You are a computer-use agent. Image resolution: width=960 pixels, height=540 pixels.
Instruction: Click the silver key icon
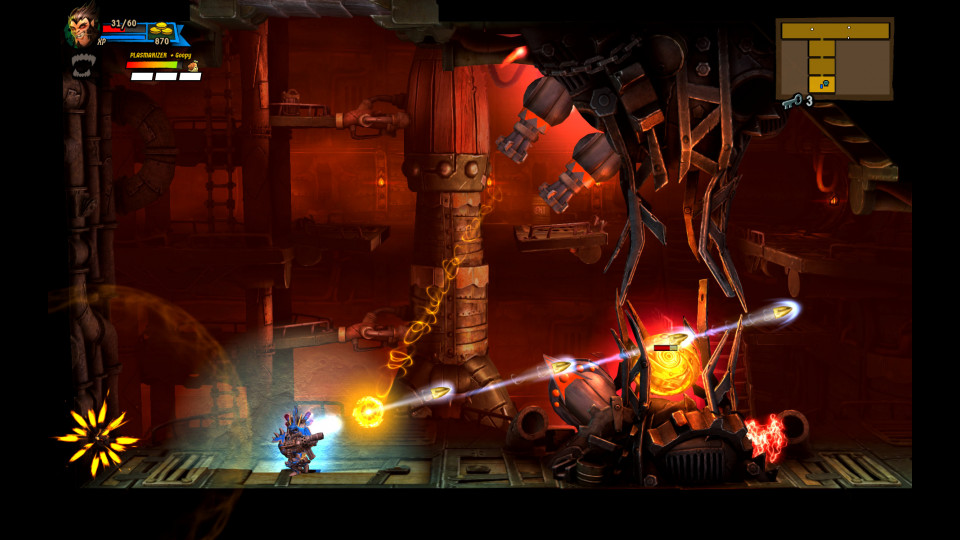click(x=793, y=100)
